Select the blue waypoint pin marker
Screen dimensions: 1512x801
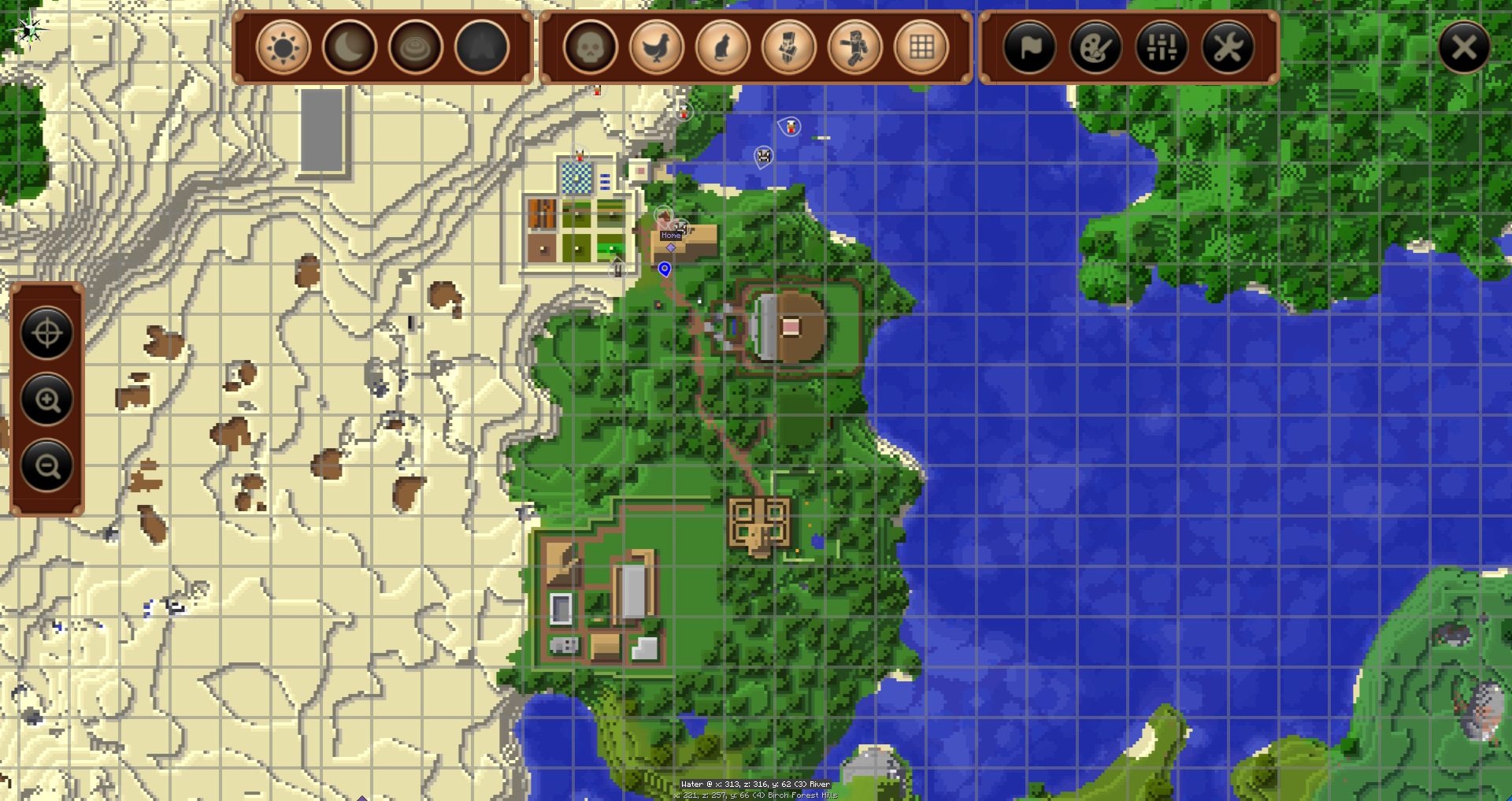[665, 269]
